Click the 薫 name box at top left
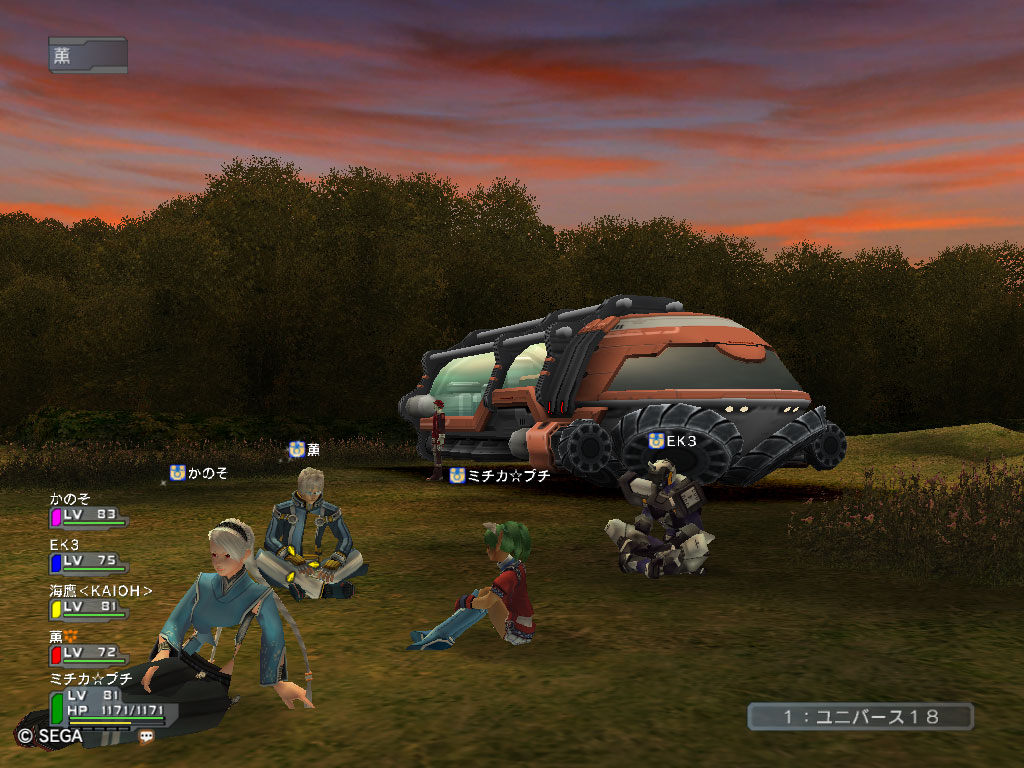 click(87, 55)
